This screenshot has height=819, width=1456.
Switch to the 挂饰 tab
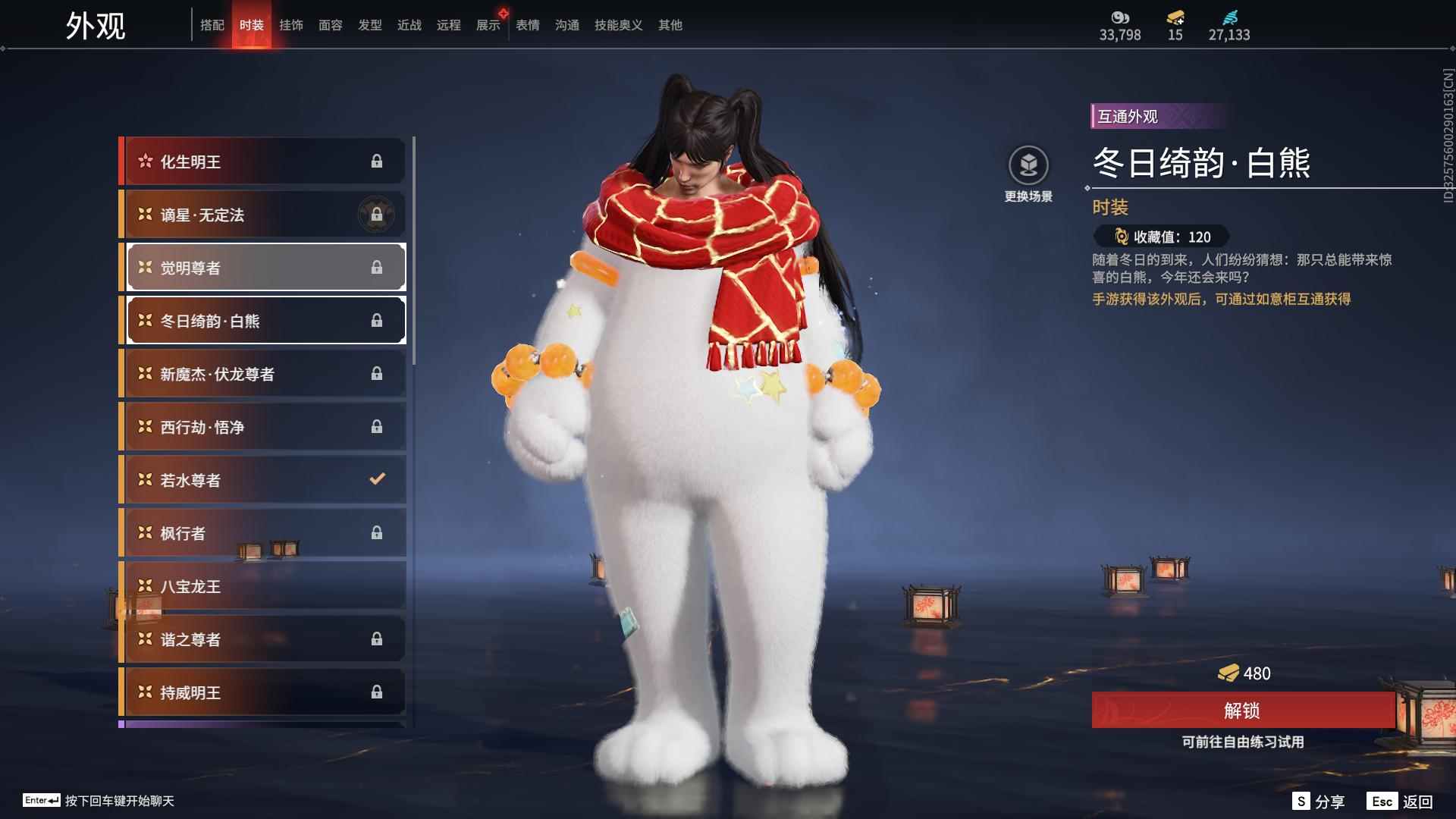(x=292, y=24)
